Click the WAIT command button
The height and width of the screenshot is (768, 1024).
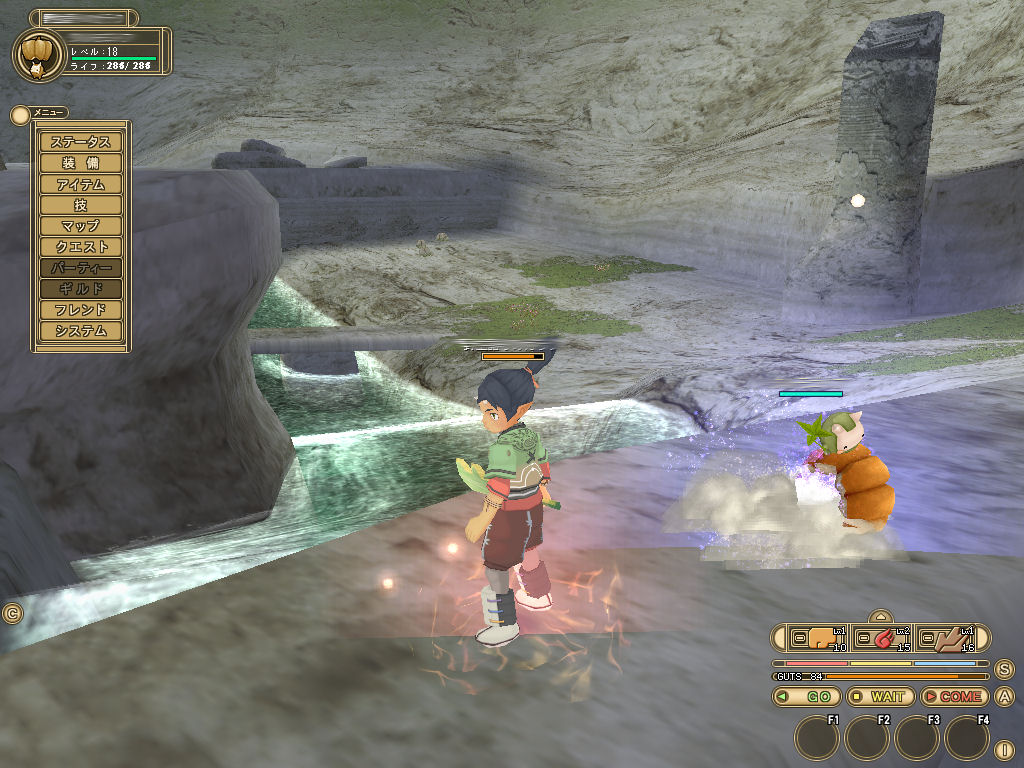tap(880, 697)
